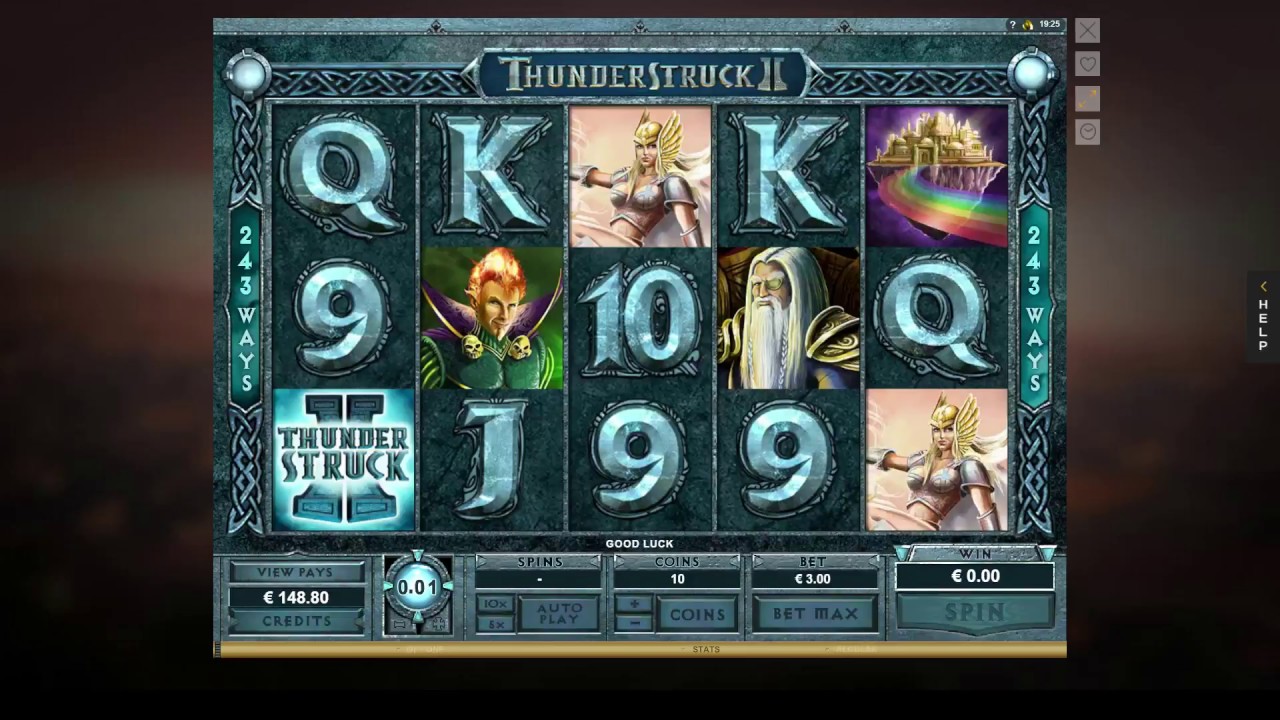Expand the HELP side tab
The width and height of the screenshot is (1280, 720).
click(1263, 316)
